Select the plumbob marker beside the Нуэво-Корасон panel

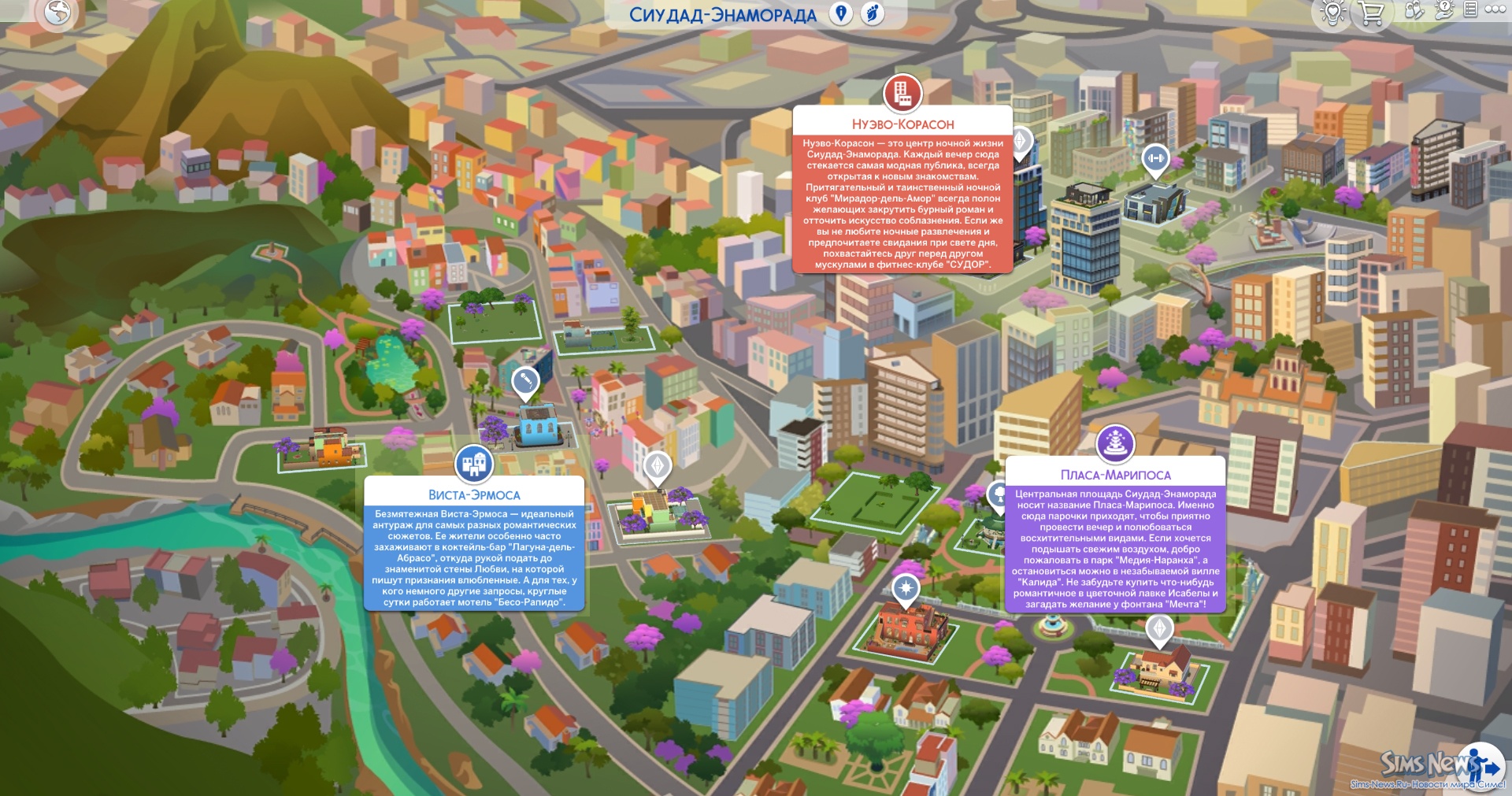pyautogui.click(x=1021, y=142)
